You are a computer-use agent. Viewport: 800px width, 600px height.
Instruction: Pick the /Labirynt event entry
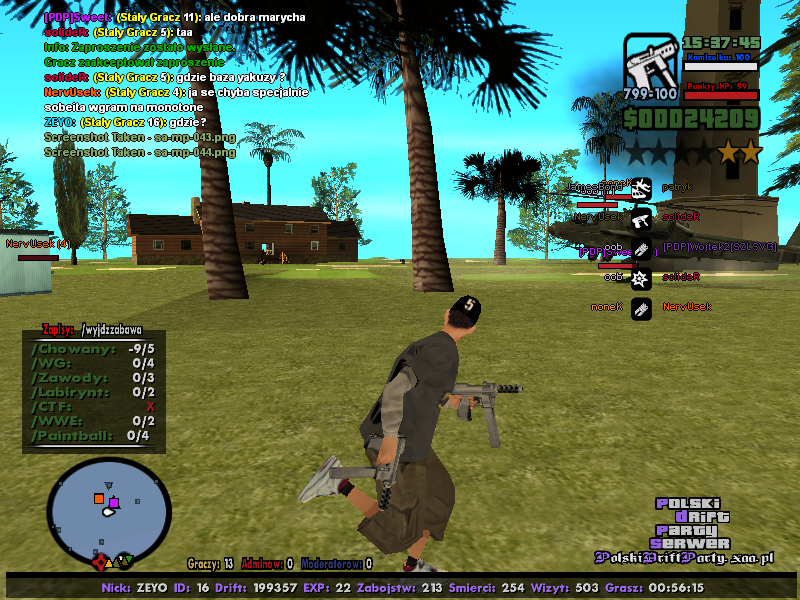click(x=93, y=392)
